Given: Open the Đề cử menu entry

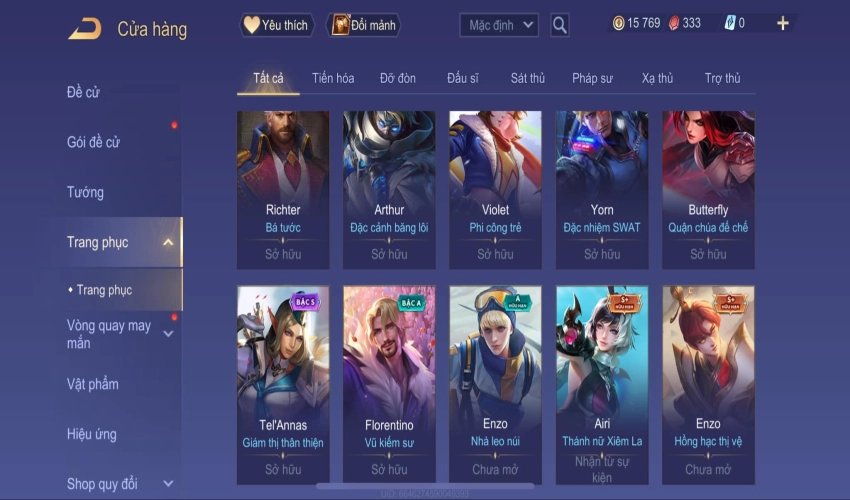Looking at the screenshot, I should point(83,93).
